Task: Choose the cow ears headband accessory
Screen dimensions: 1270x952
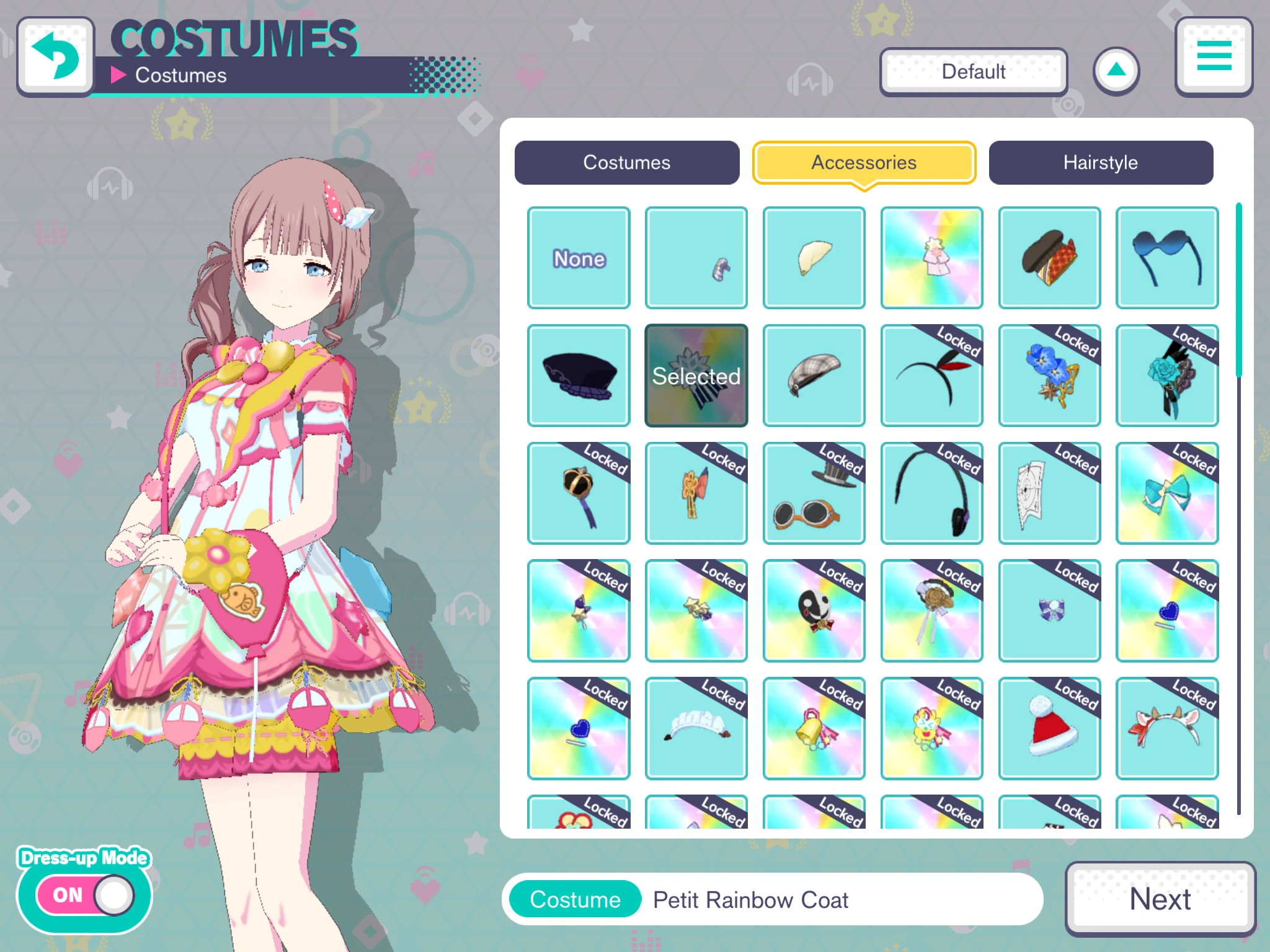Action: [x=1167, y=728]
